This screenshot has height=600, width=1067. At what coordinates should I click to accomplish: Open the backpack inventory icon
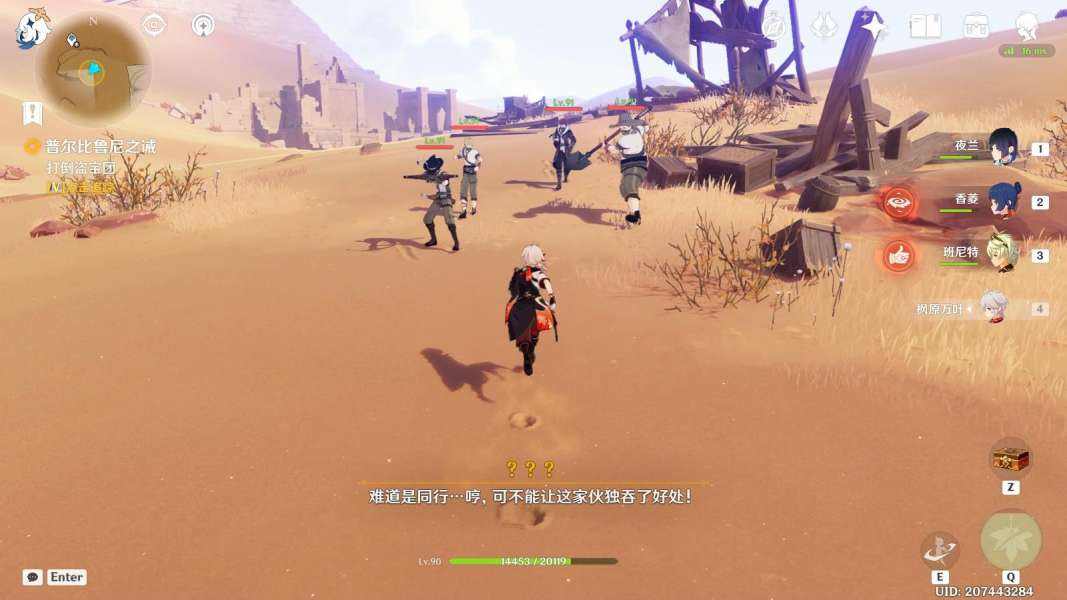[x=976, y=26]
